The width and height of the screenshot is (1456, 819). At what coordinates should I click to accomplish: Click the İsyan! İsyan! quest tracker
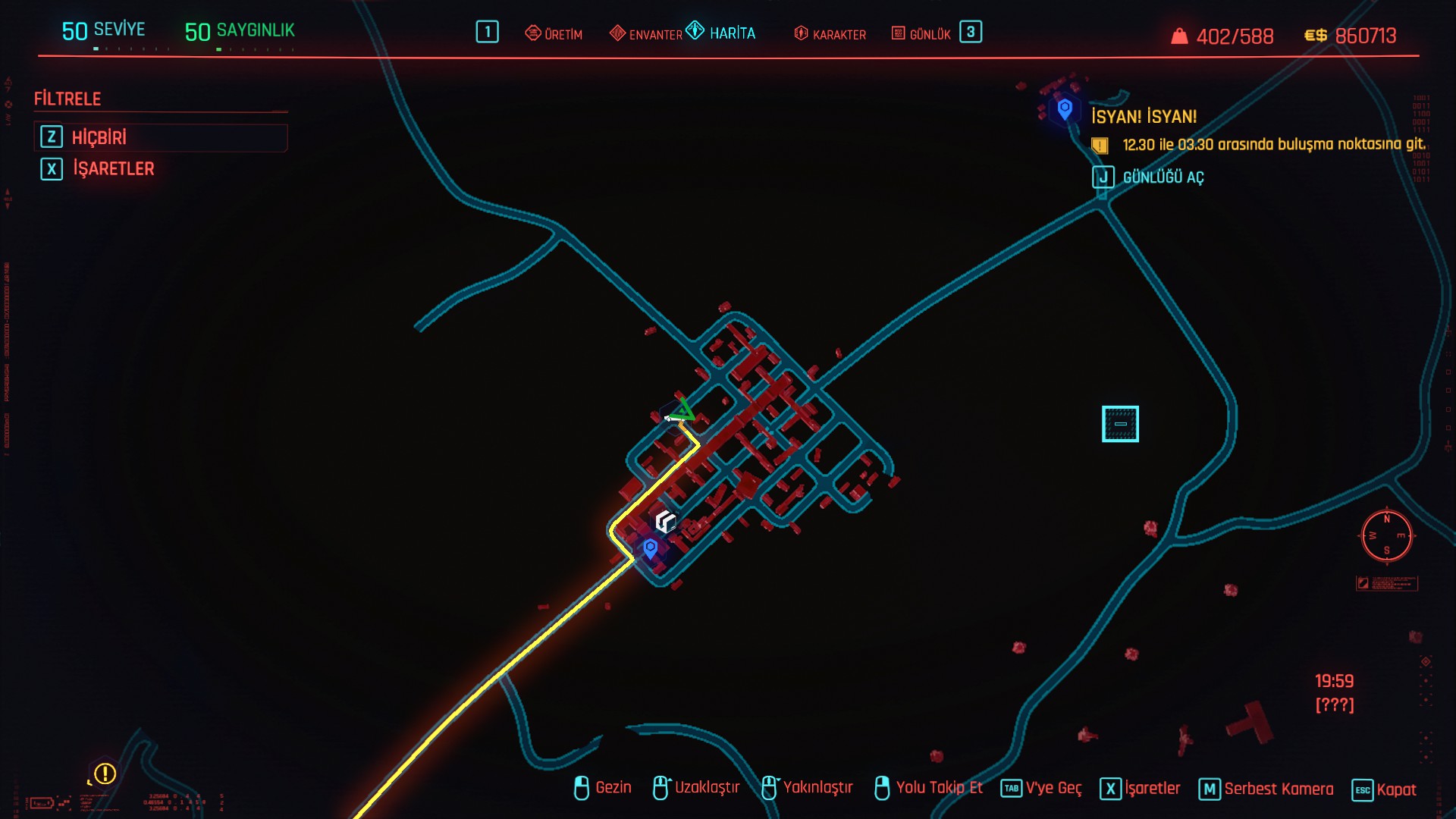(1144, 117)
